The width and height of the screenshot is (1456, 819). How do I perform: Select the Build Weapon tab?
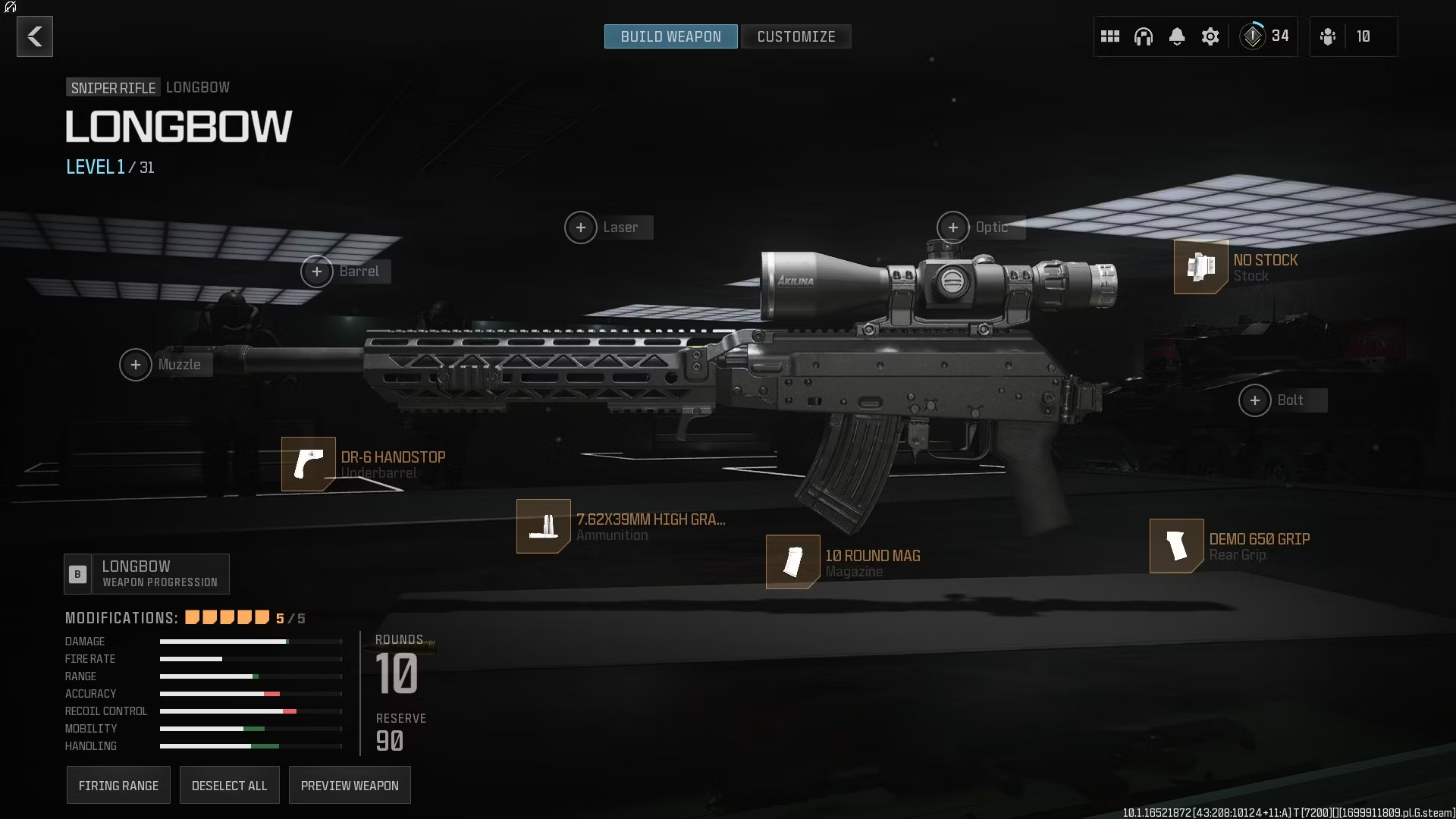pos(670,36)
